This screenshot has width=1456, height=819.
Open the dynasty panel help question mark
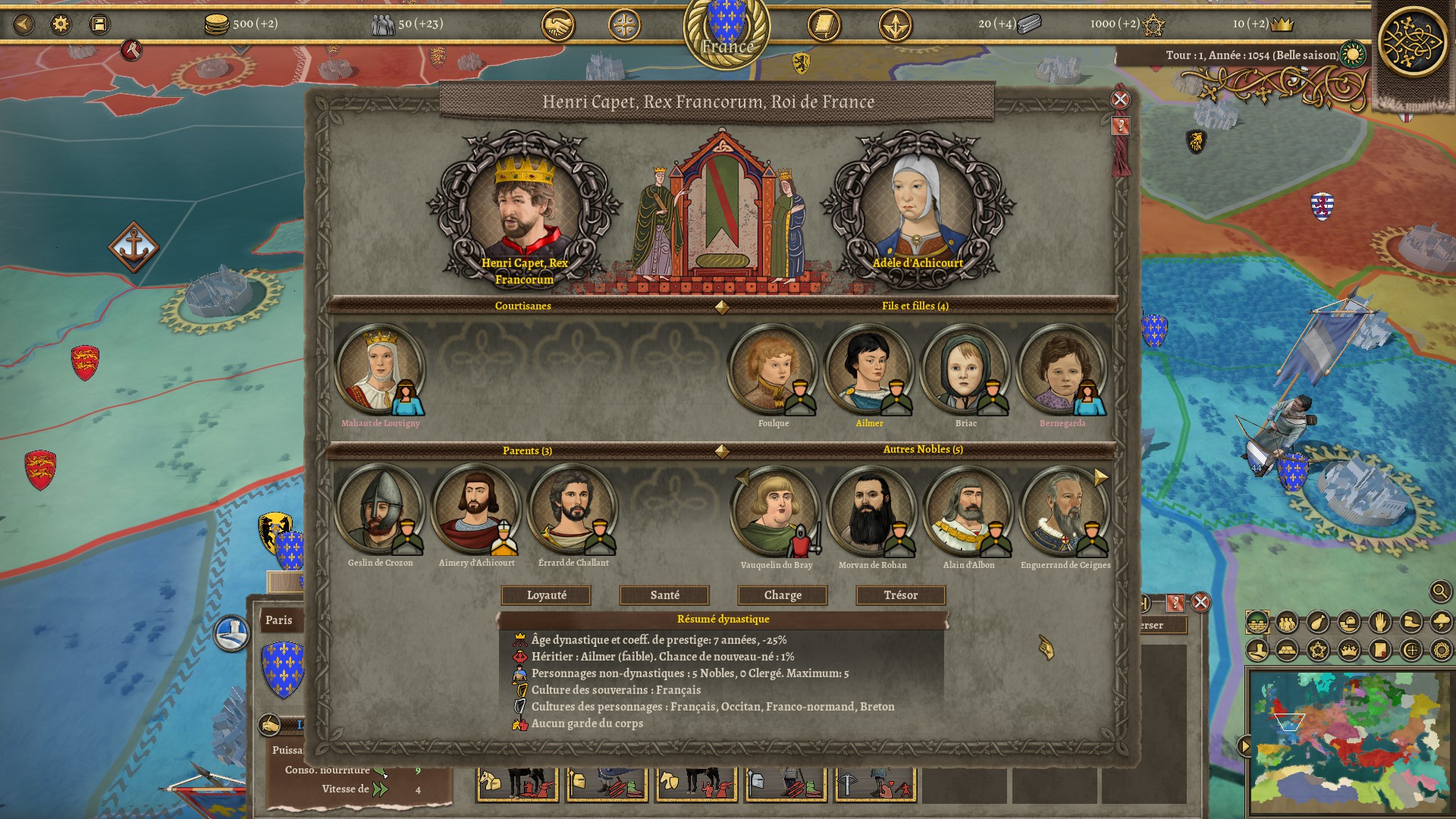1120,126
